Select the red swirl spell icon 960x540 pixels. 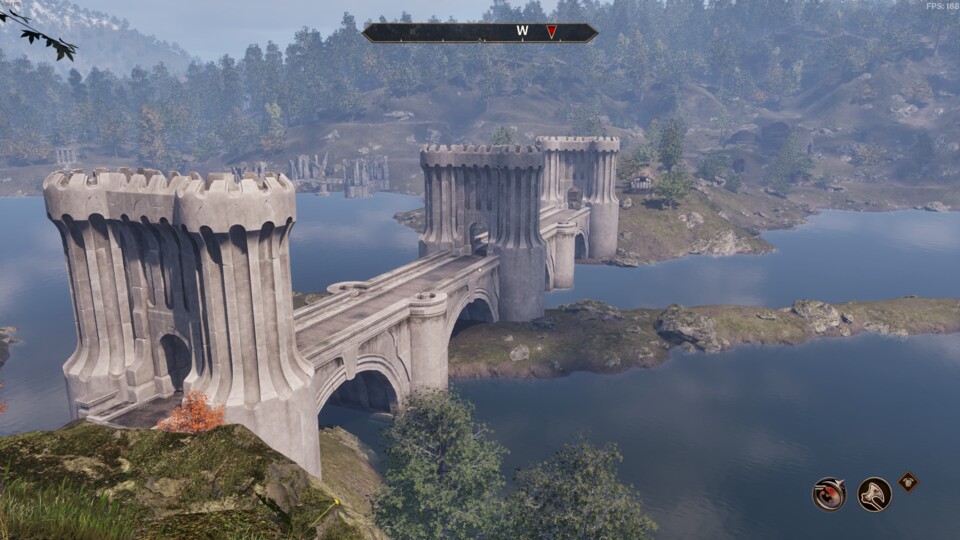point(829,493)
